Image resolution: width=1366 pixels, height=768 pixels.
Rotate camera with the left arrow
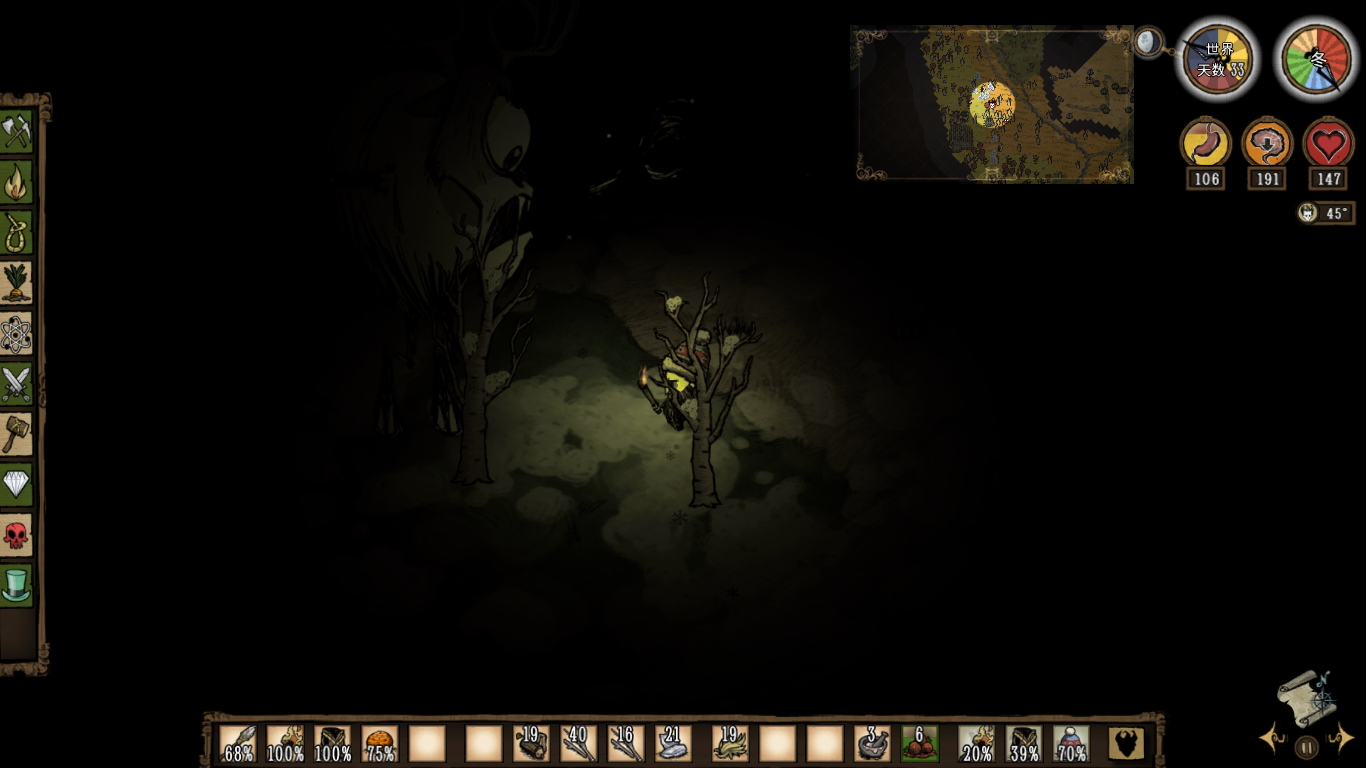click(1272, 740)
